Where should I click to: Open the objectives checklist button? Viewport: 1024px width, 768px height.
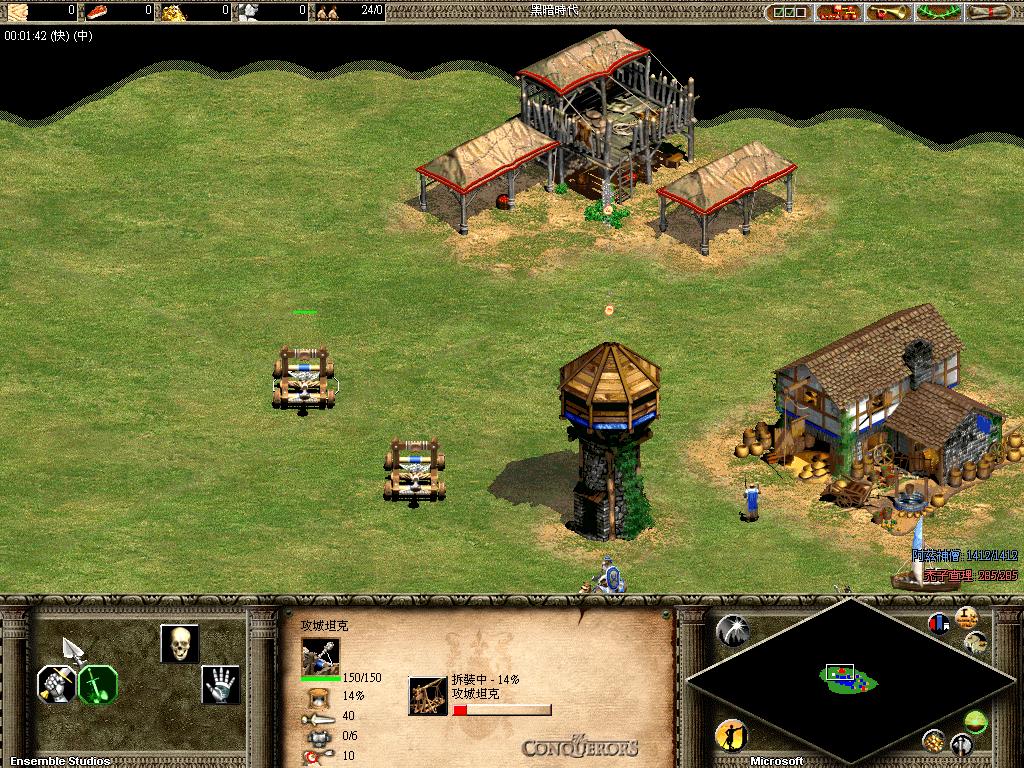tap(788, 12)
